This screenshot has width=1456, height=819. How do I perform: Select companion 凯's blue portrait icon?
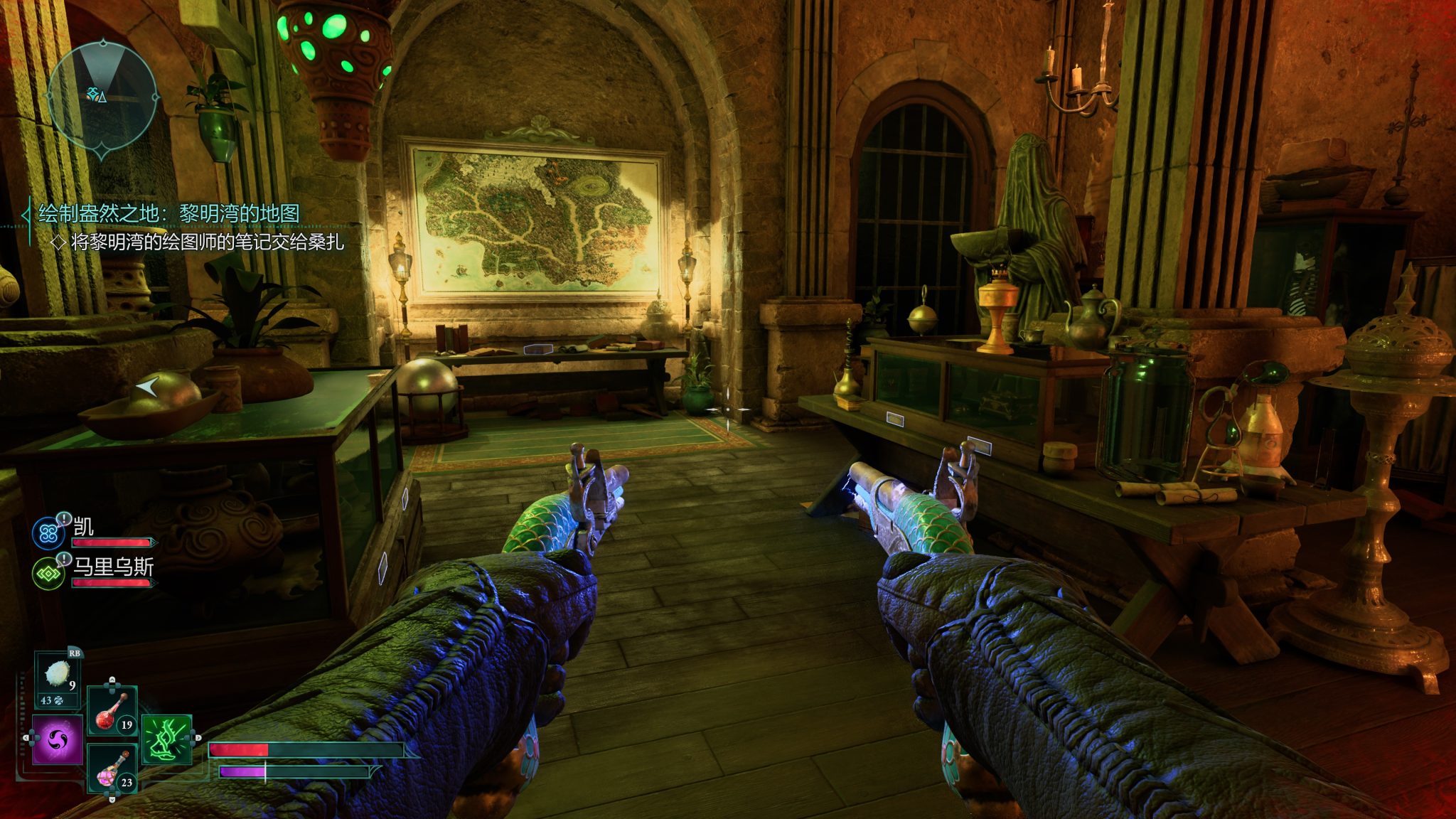pos(48,533)
